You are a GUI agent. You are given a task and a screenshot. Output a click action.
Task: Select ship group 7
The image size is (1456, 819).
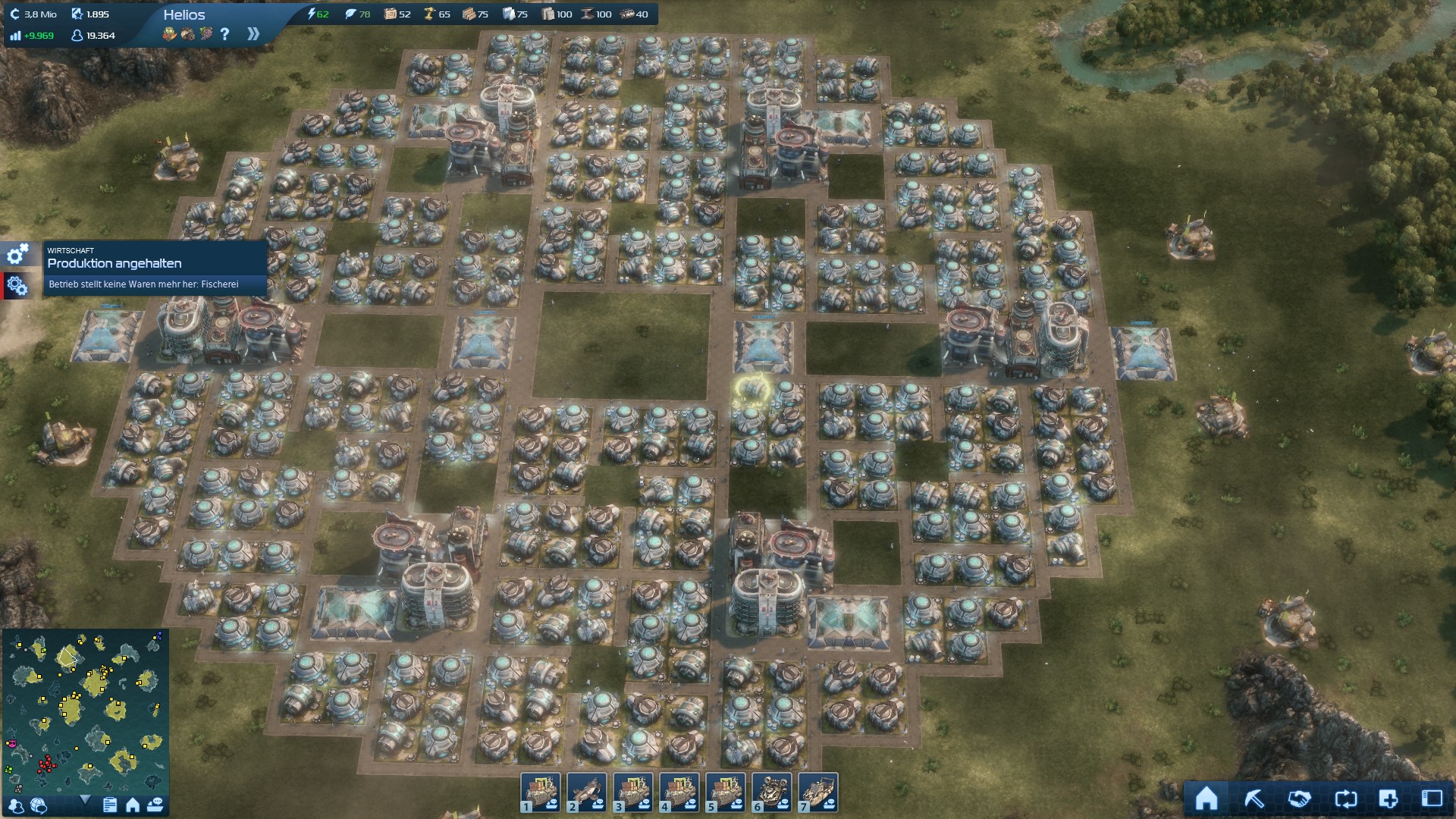point(818,792)
